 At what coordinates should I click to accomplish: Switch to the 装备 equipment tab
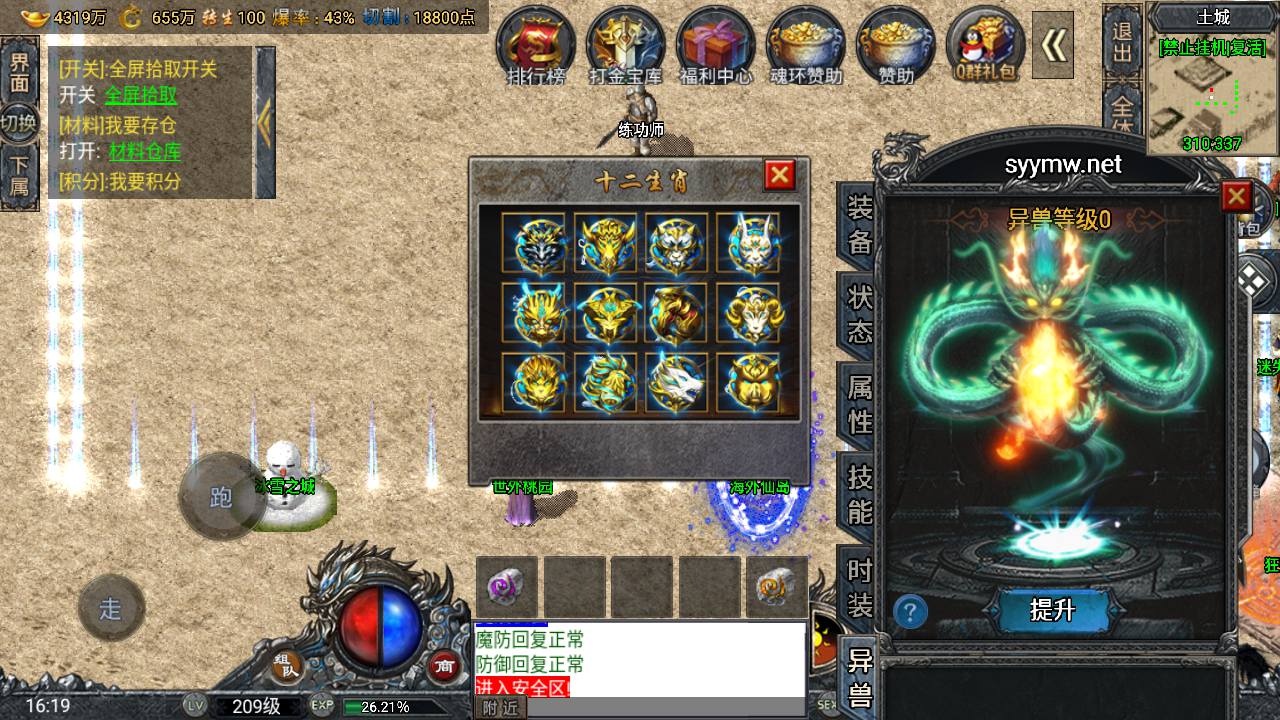point(860,225)
